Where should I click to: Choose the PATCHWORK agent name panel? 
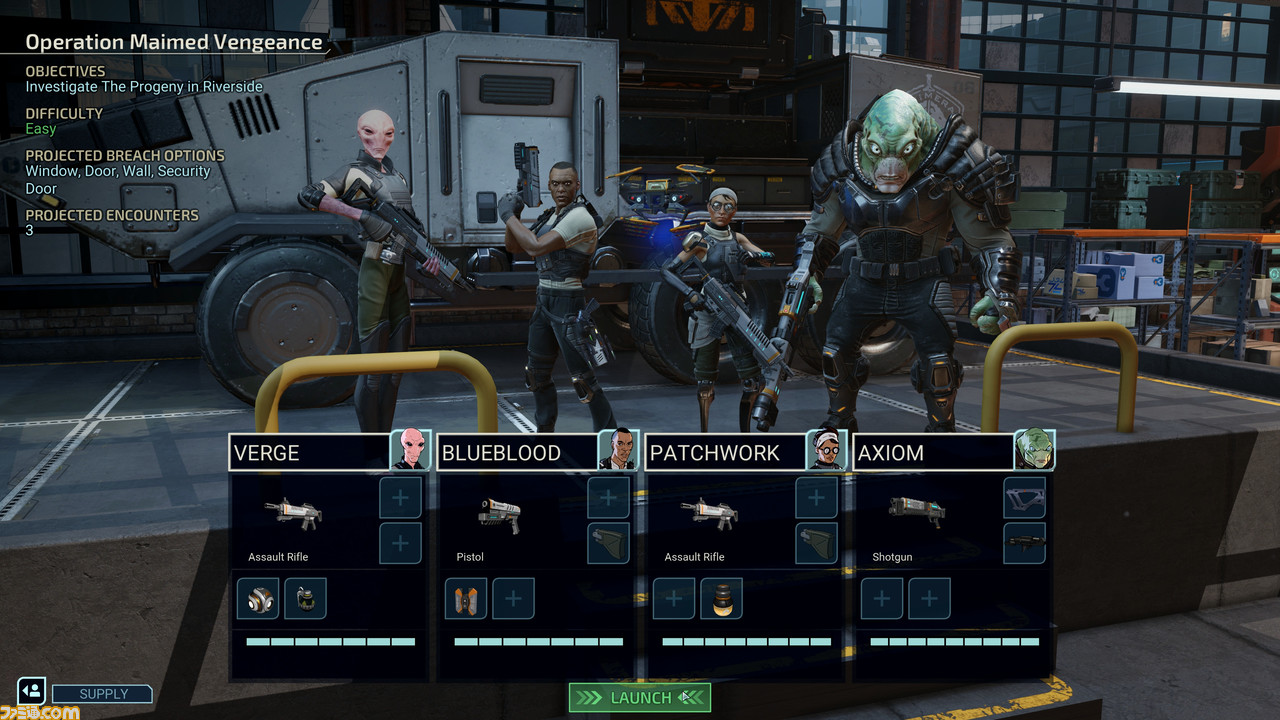(725, 452)
